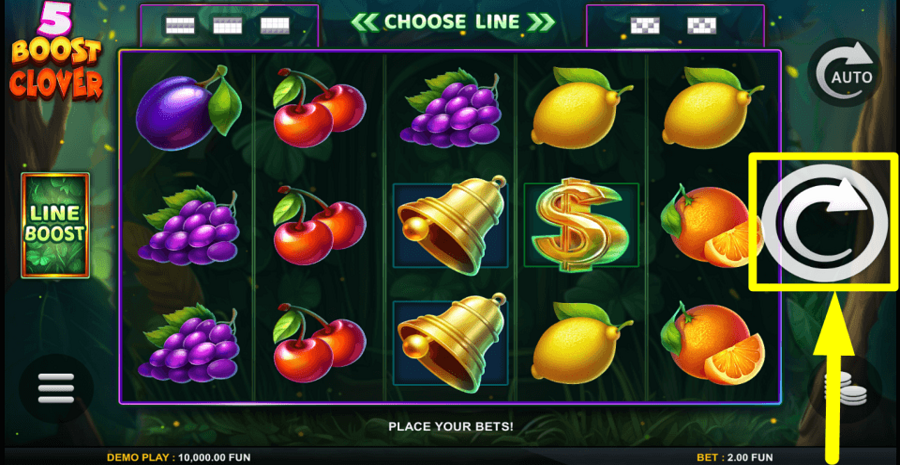Screen dimensions: 900x465
Task: Open the hamburger menu
Action: pos(56,388)
